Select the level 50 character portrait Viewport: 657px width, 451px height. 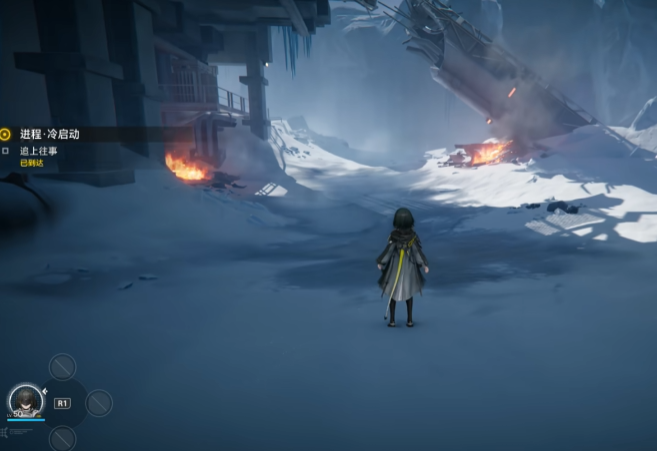[x=25, y=400]
